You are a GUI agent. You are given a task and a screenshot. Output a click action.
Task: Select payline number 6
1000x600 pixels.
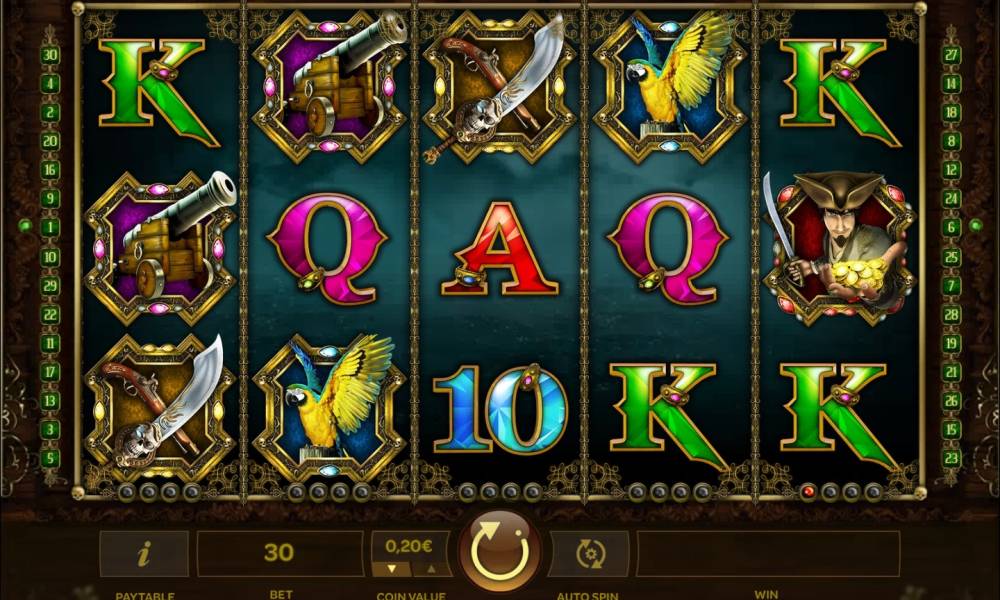(951, 227)
